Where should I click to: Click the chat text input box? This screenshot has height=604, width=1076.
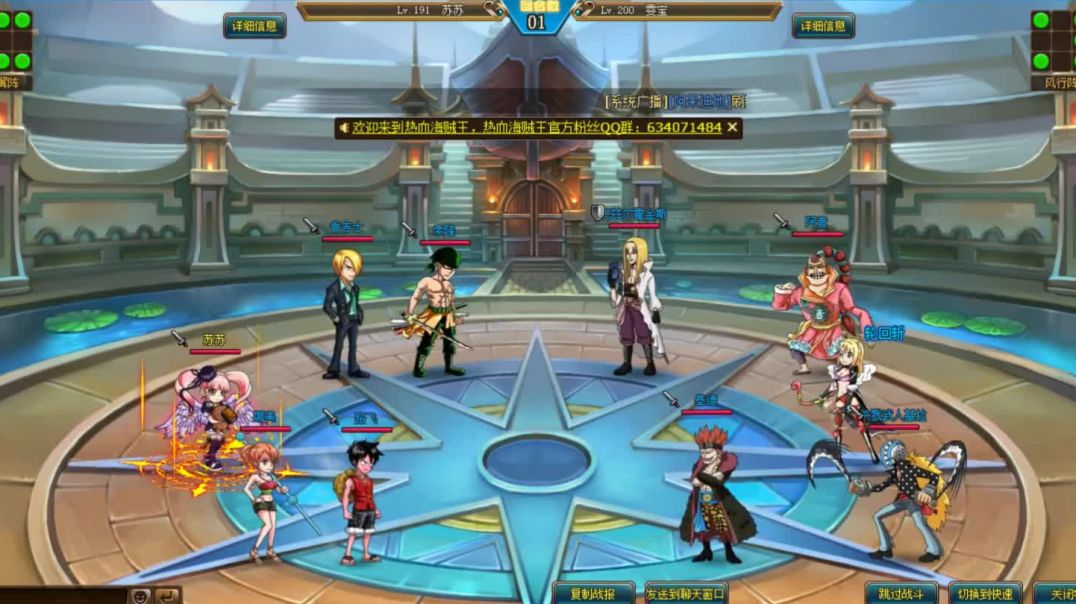pos(60,596)
